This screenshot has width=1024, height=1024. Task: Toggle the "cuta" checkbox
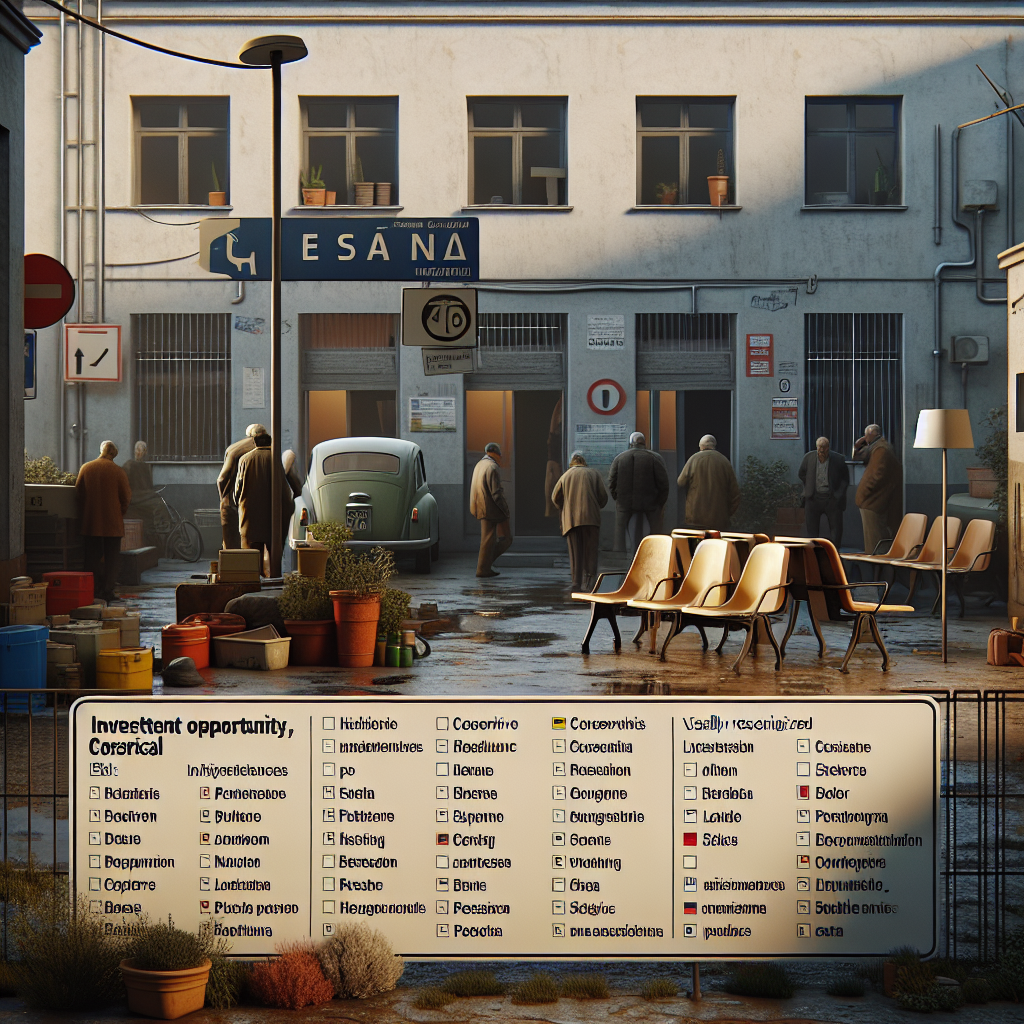(803, 931)
